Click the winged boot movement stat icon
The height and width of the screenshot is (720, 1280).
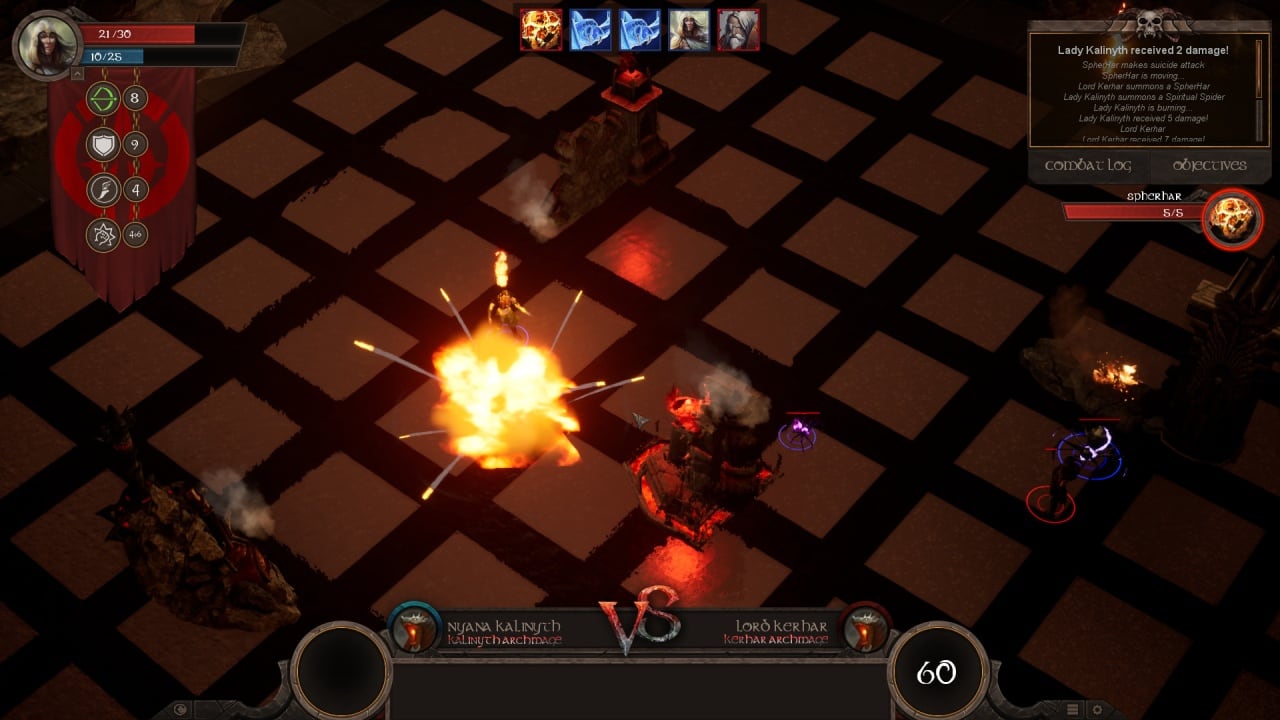(x=103, y=190)
